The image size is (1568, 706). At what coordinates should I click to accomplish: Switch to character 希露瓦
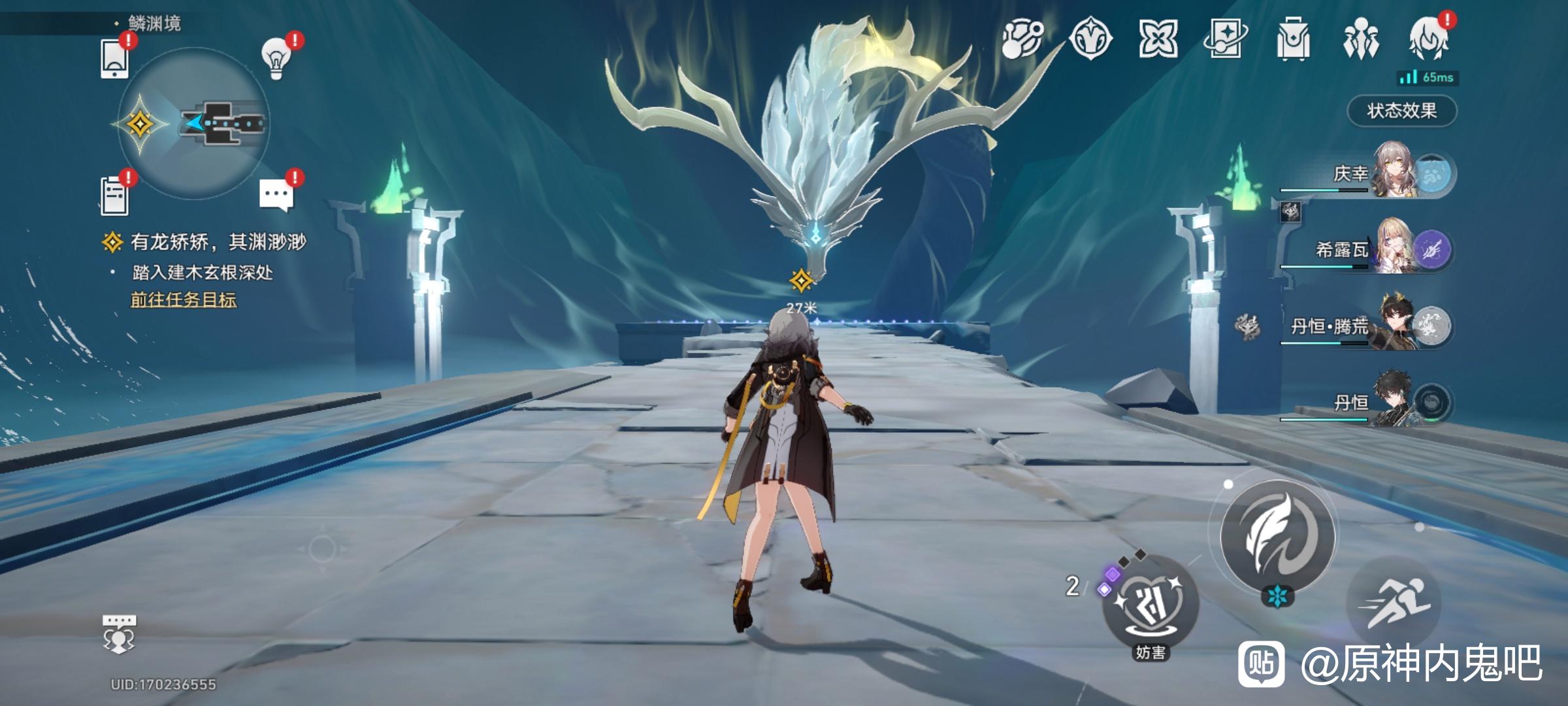click(1395, 249)
